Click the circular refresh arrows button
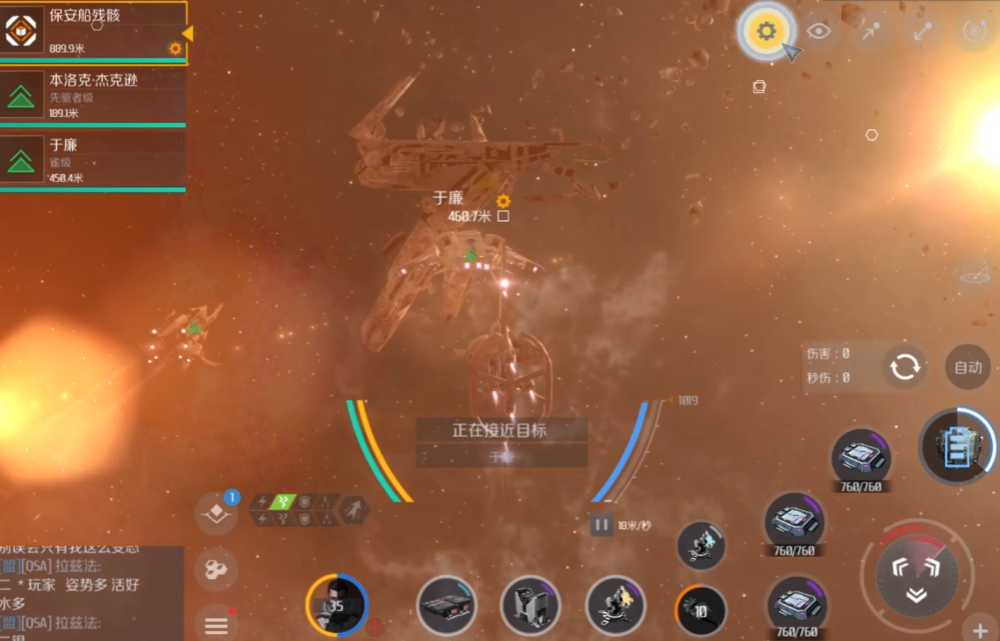The image size is (1000, 641). [905, 367]
